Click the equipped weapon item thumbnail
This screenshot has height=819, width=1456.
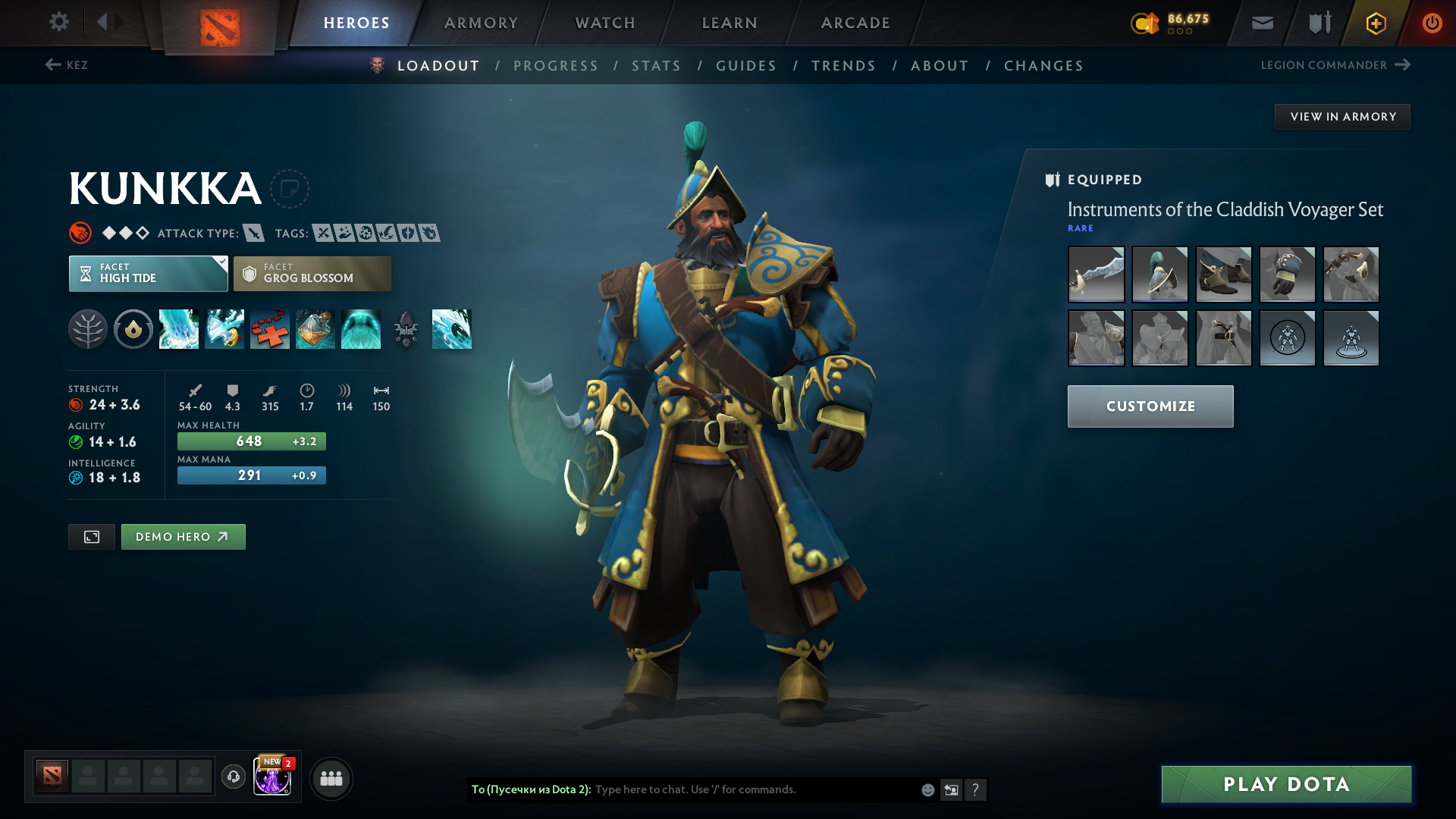tap(1096, 275)
